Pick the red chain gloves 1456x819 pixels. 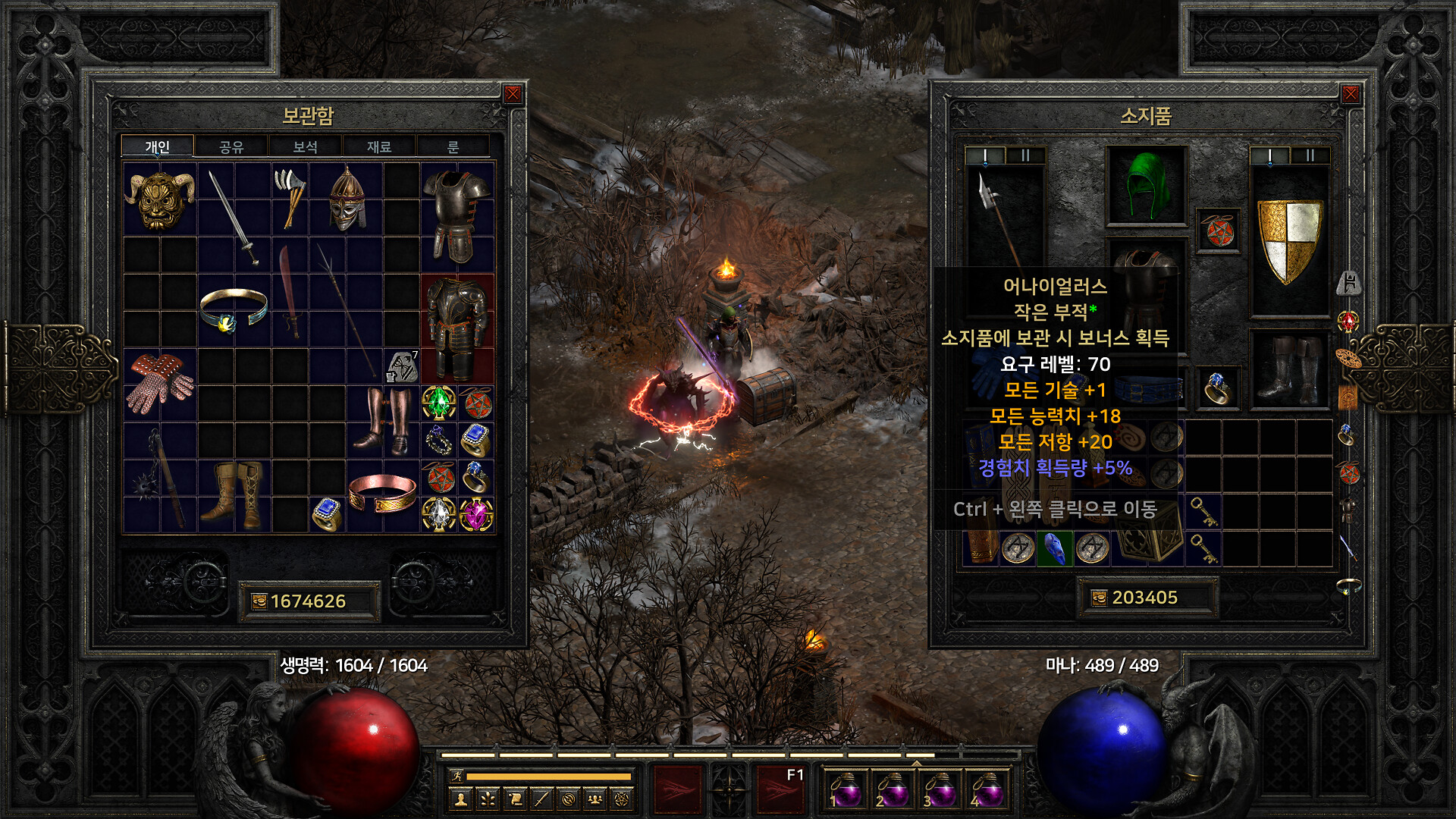(x=159, y=383)
